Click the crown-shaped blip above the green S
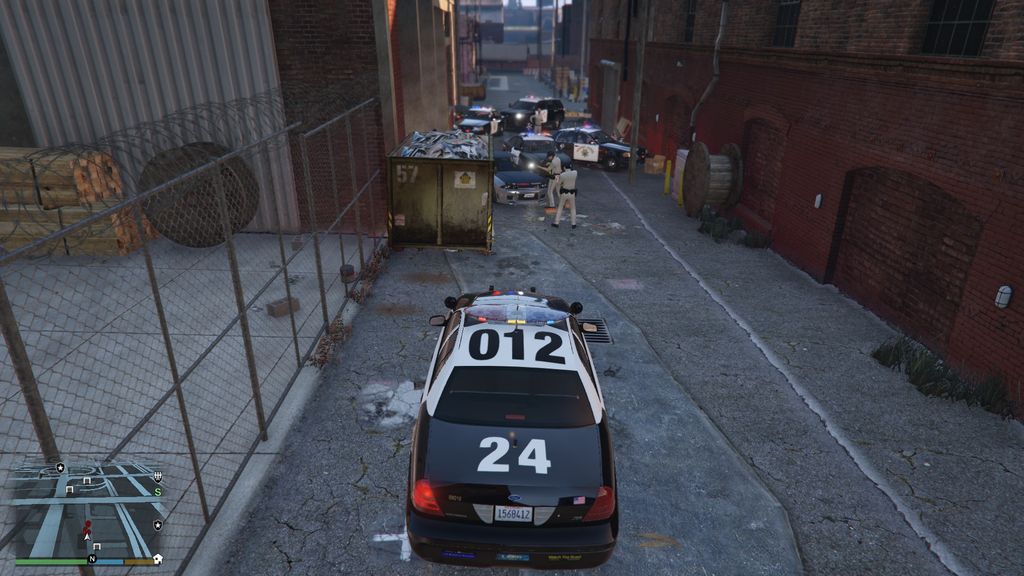 [x=158, y=476]
